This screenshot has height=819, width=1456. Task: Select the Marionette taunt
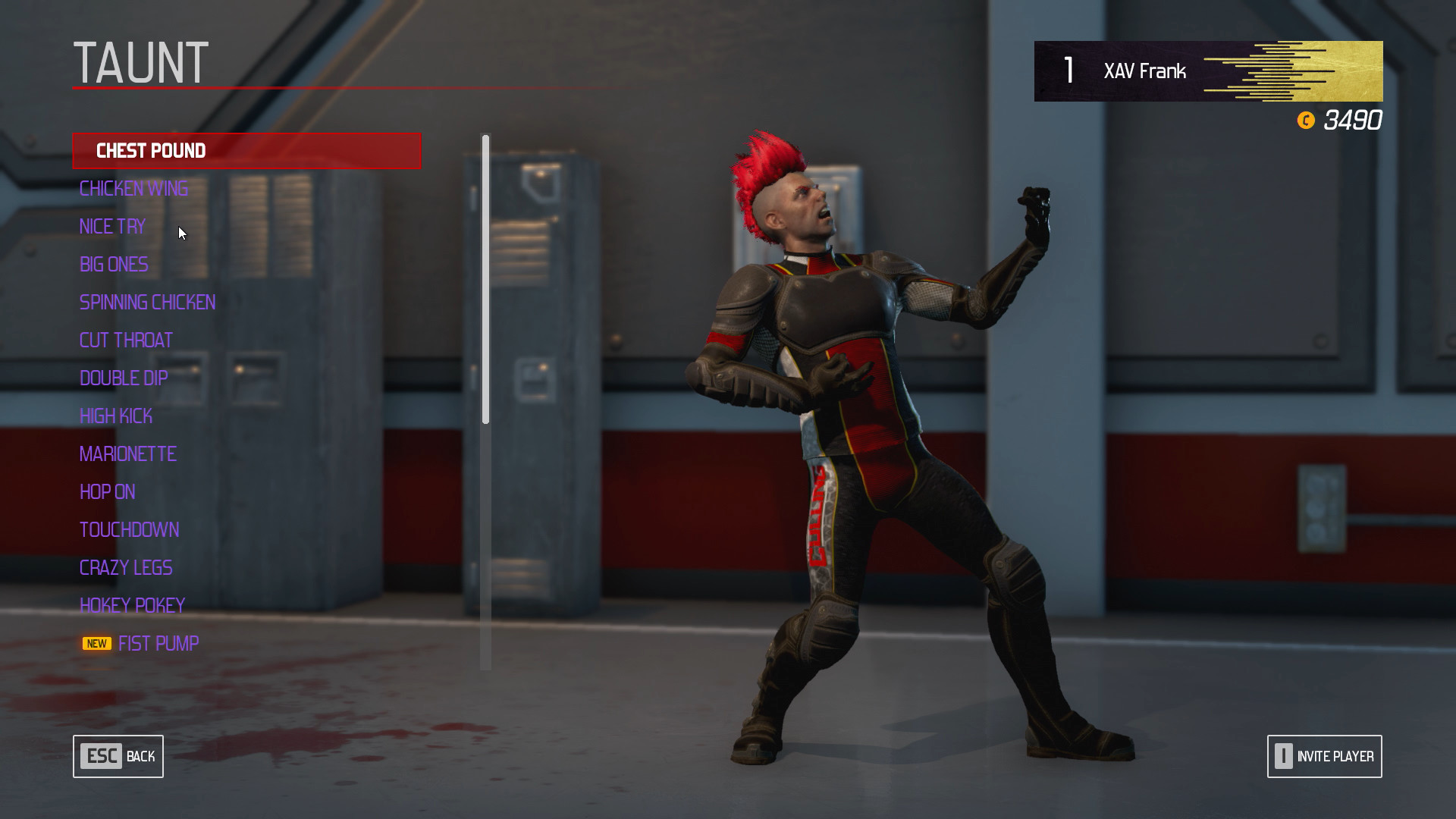127,453
